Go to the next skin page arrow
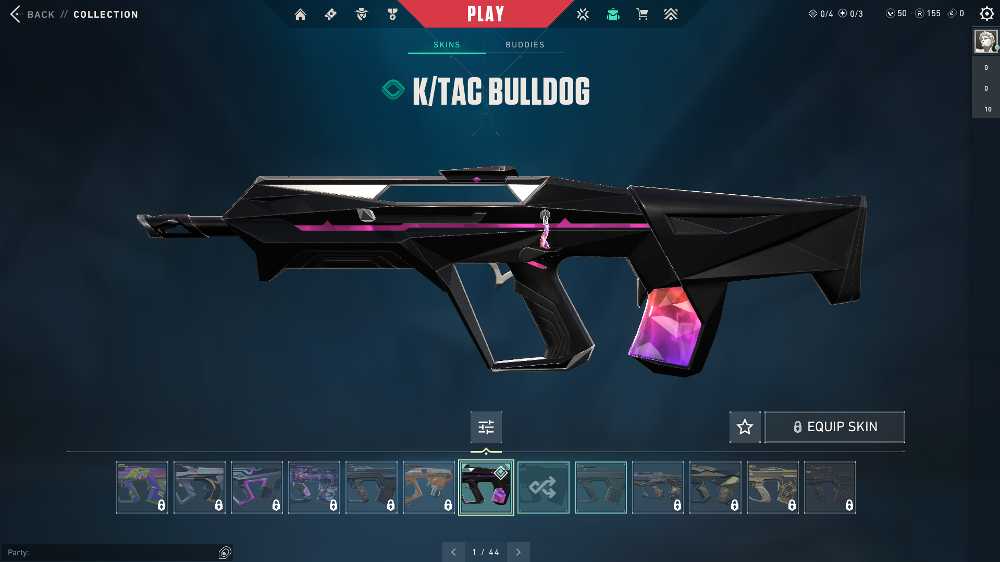The width and height of the screenshot is (1000, 562). click(518, 551)
